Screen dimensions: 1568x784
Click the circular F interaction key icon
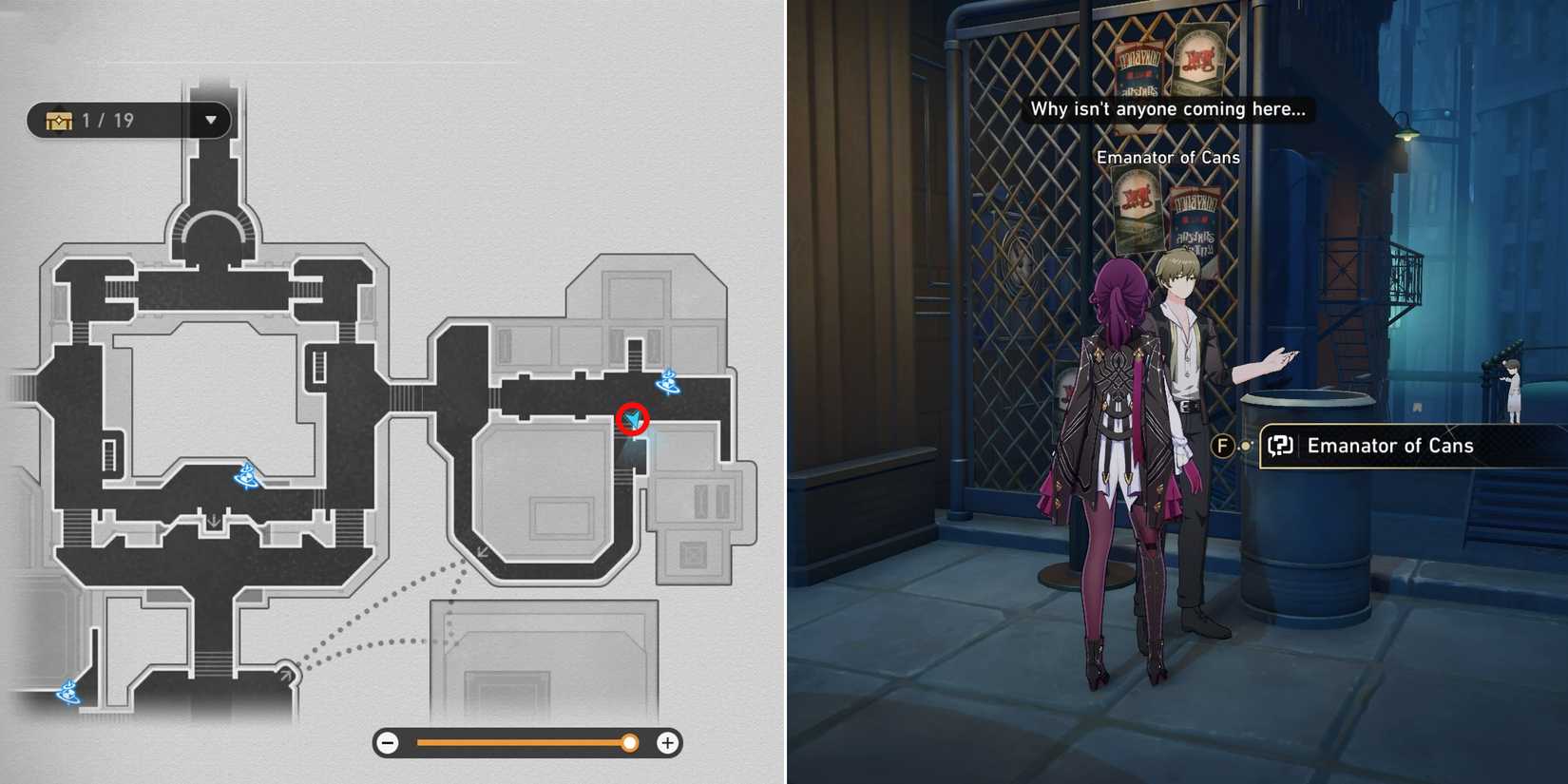1222,445
